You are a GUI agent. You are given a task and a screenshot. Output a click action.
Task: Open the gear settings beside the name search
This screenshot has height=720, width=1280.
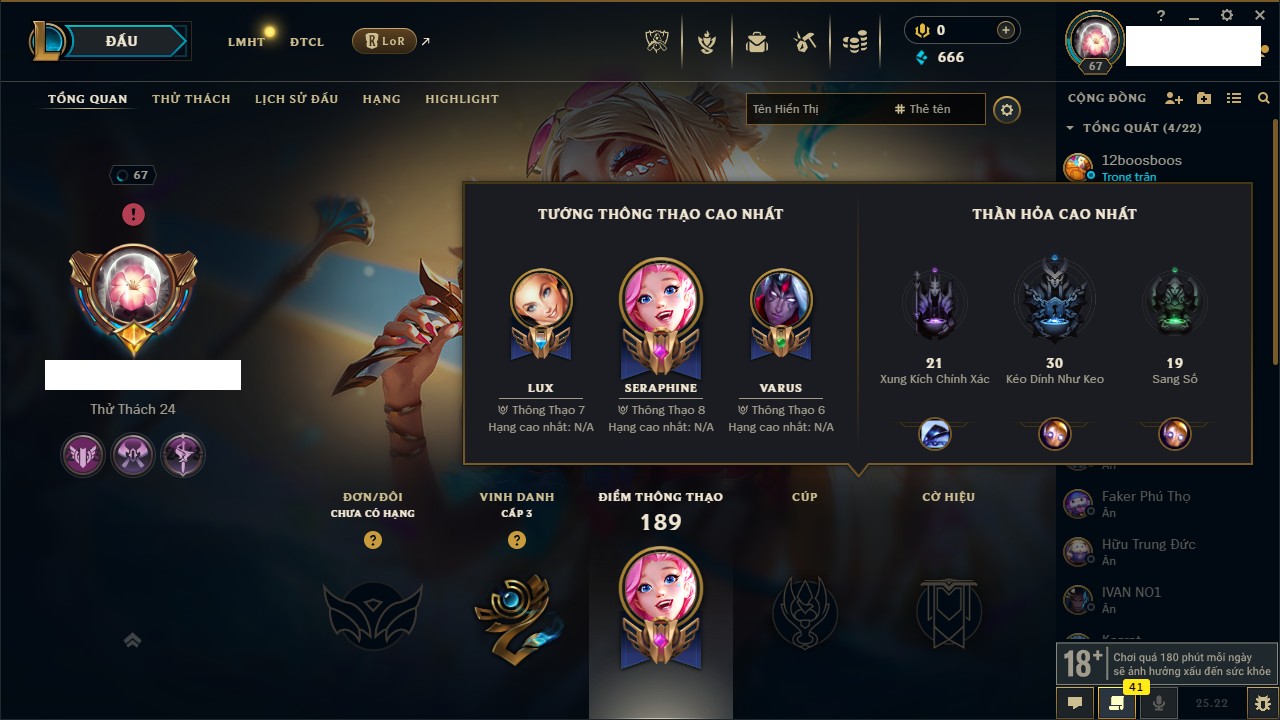(1007, 109)
